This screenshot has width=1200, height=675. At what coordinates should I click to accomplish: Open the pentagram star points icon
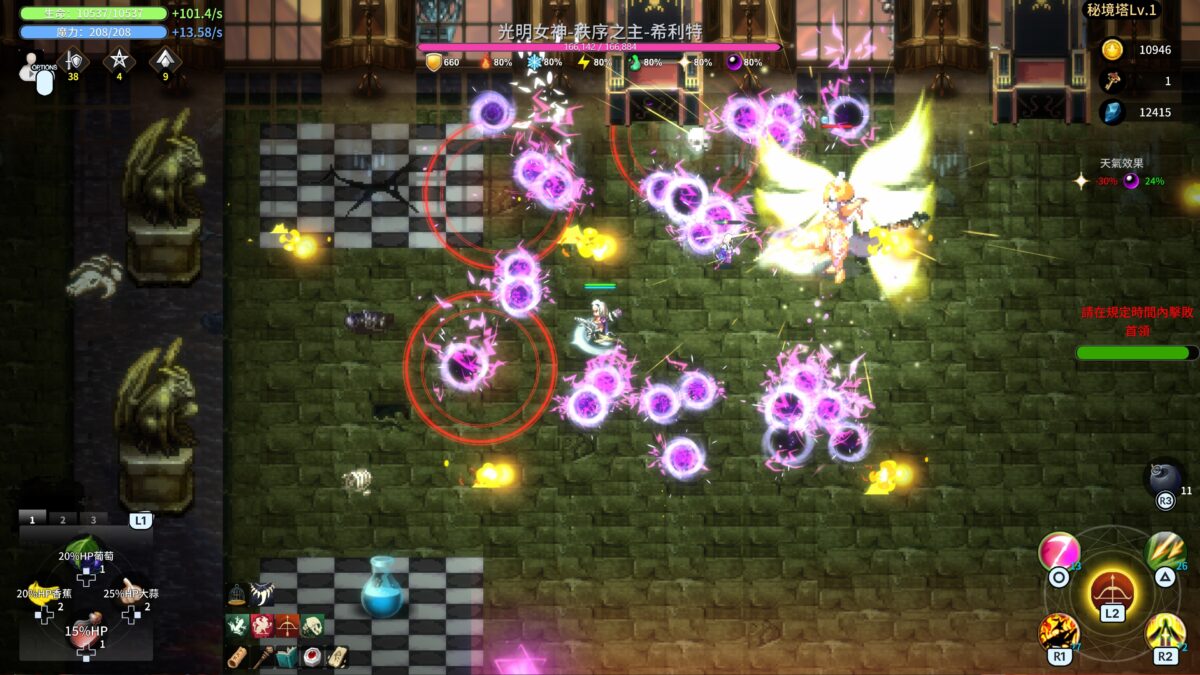pos(119,61)
